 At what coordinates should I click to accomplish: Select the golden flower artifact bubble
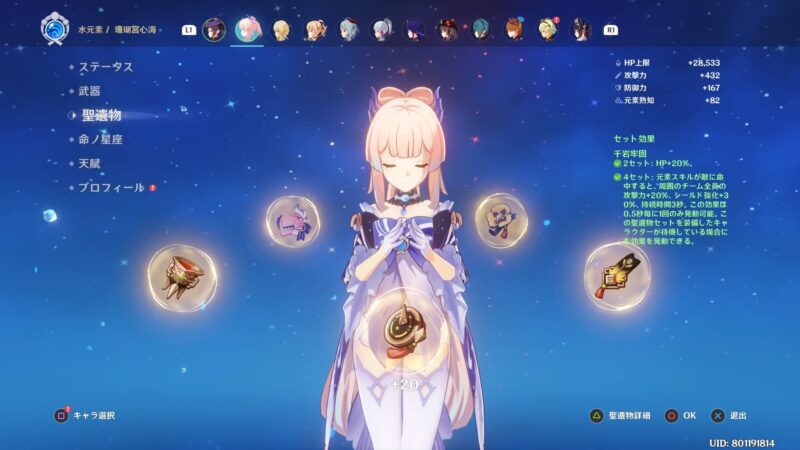(x=501, y=220)
